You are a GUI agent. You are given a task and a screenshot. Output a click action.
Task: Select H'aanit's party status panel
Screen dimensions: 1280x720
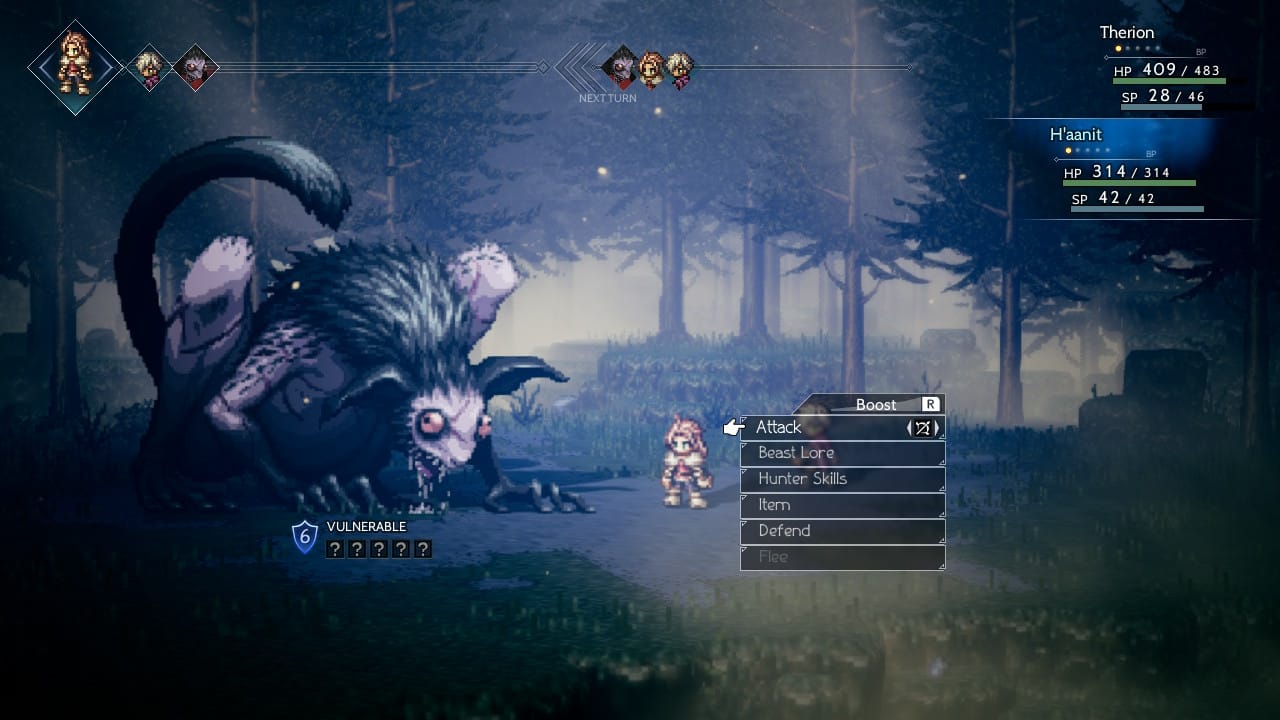[1130, 170]
